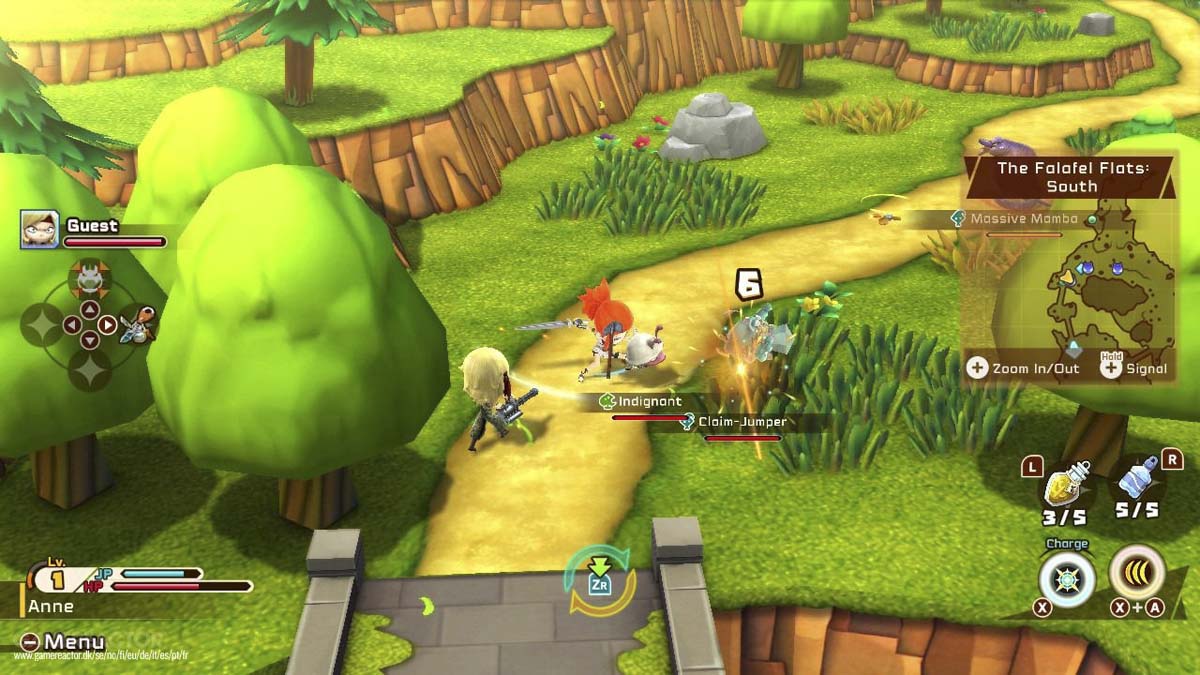Select the monster face shortcut slot
The width and height of the screenshot is (1200, 675).
click(89, 274)
